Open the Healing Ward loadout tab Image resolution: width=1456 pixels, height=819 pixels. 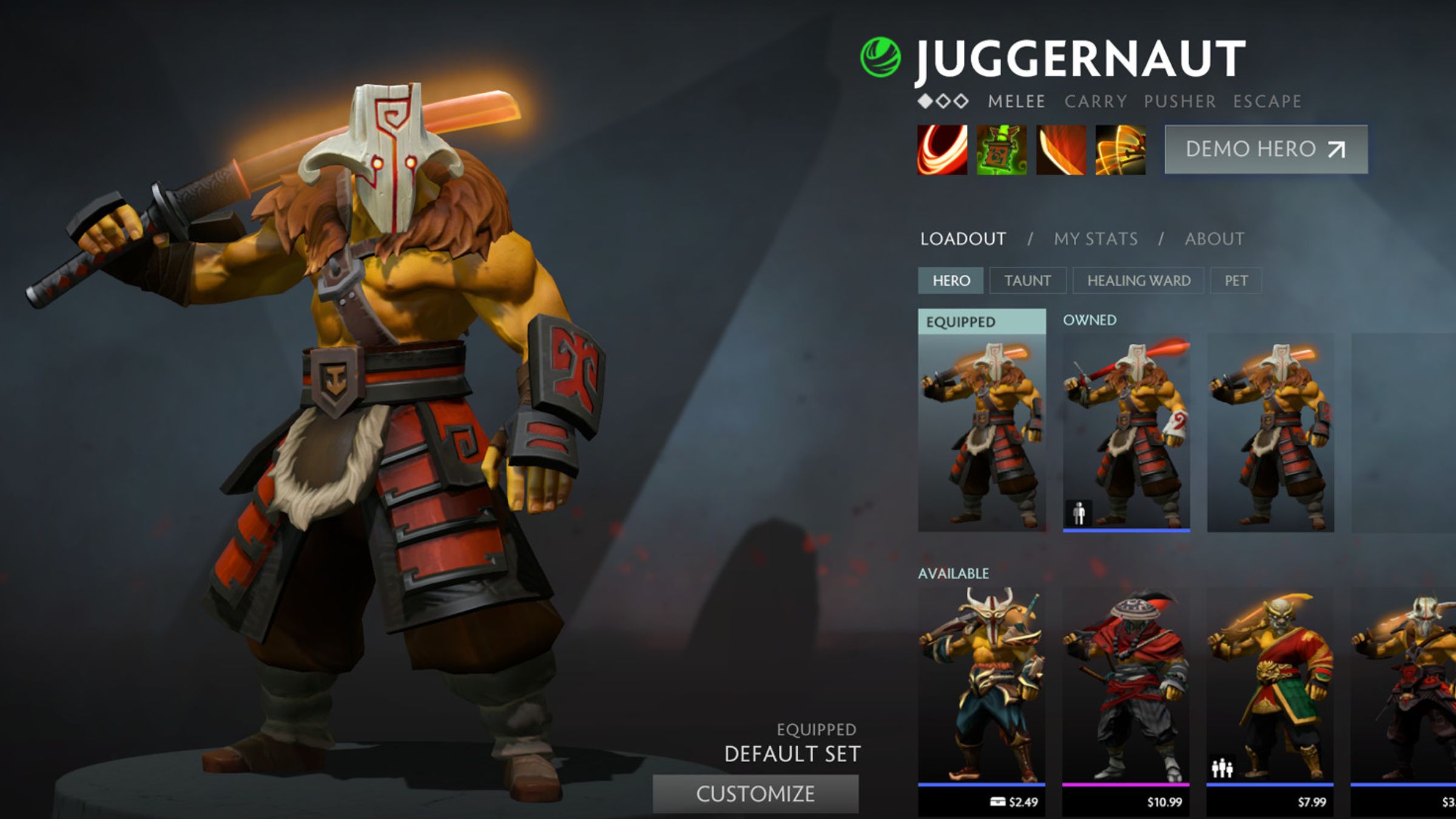click(x=1138, y=281)
